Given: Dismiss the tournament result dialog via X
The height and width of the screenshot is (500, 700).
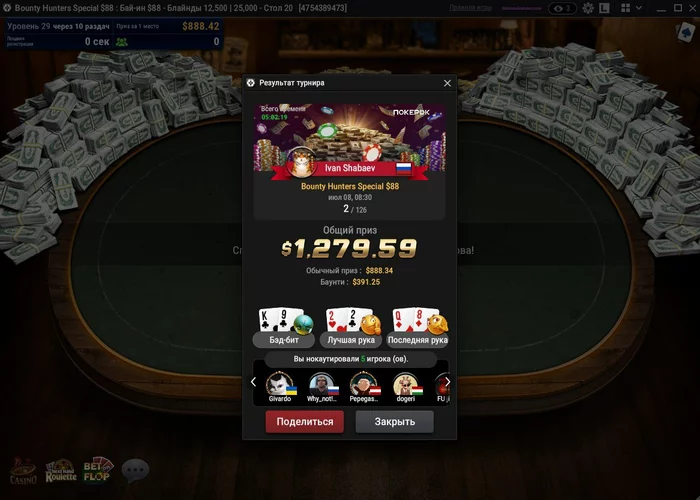Looking at the screenshot, I should point(447,83).
